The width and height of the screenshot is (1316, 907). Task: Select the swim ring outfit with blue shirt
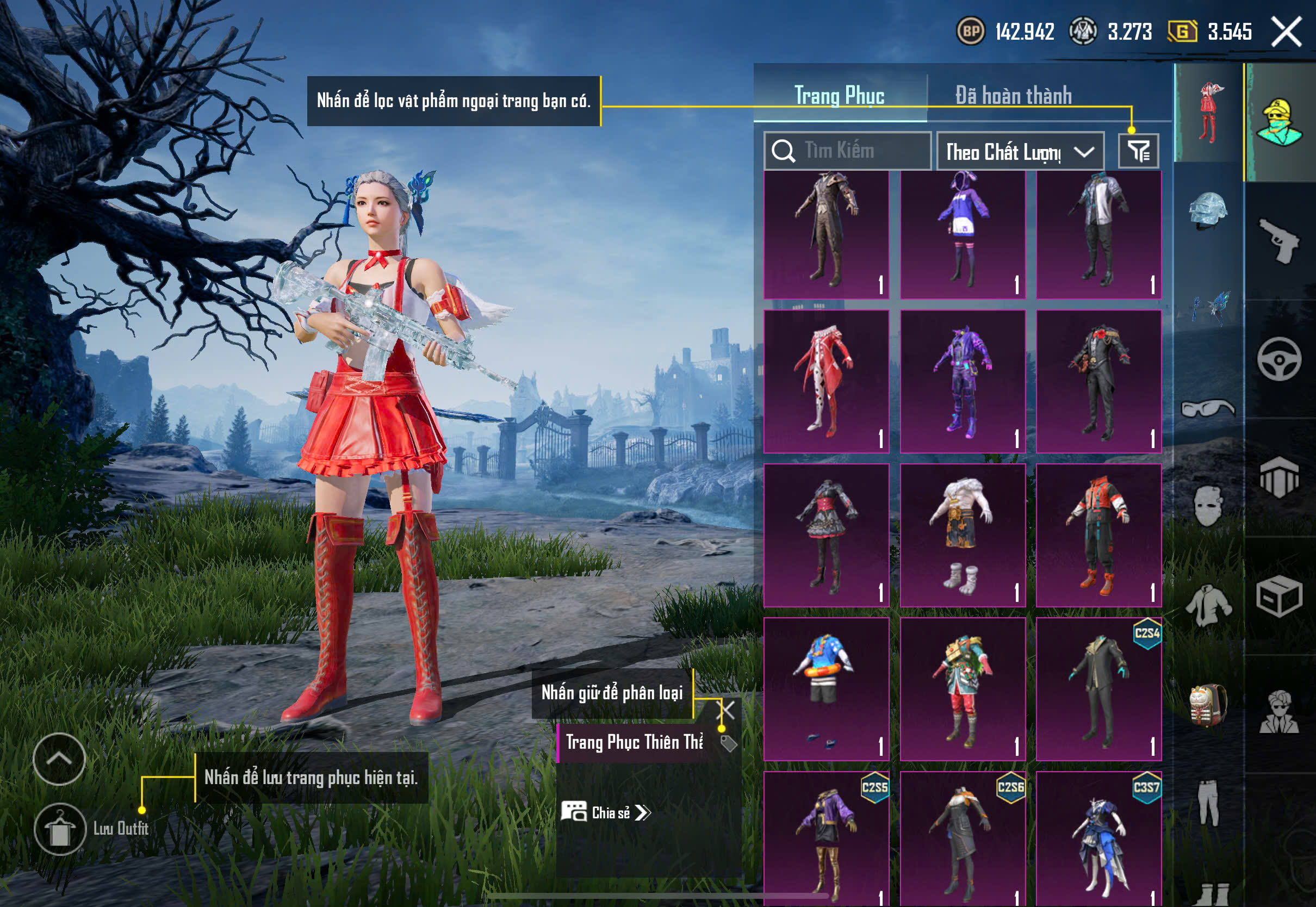[x=826, y=689]
